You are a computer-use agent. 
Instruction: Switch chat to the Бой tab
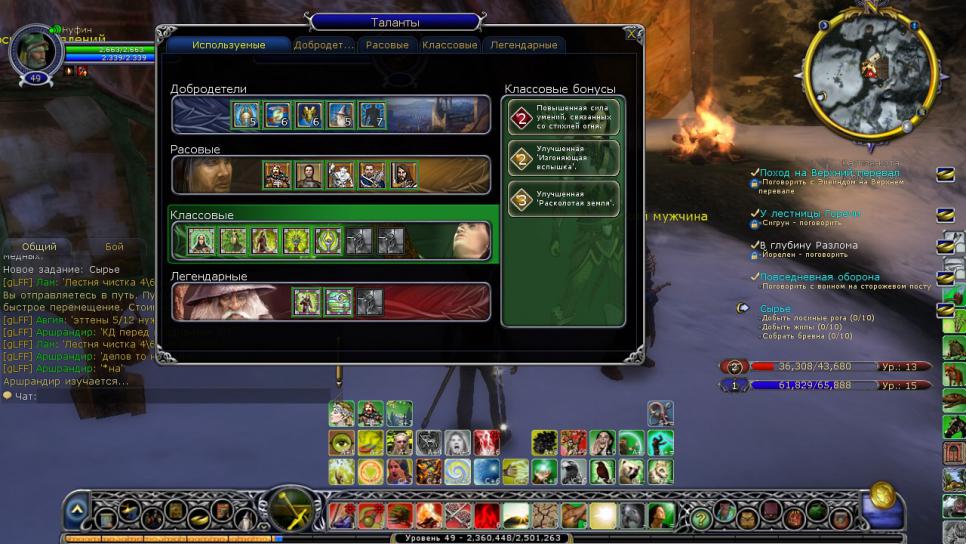pyautogui.click(x=114, y=246)
